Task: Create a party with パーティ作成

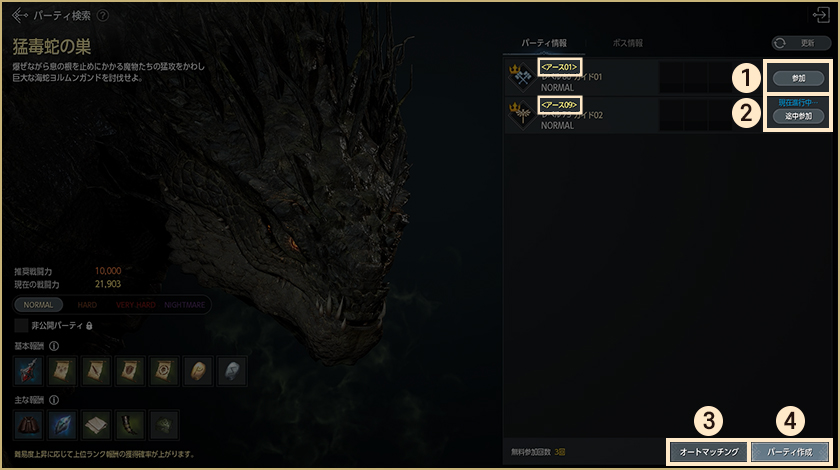Action: (x=790, y=452)
